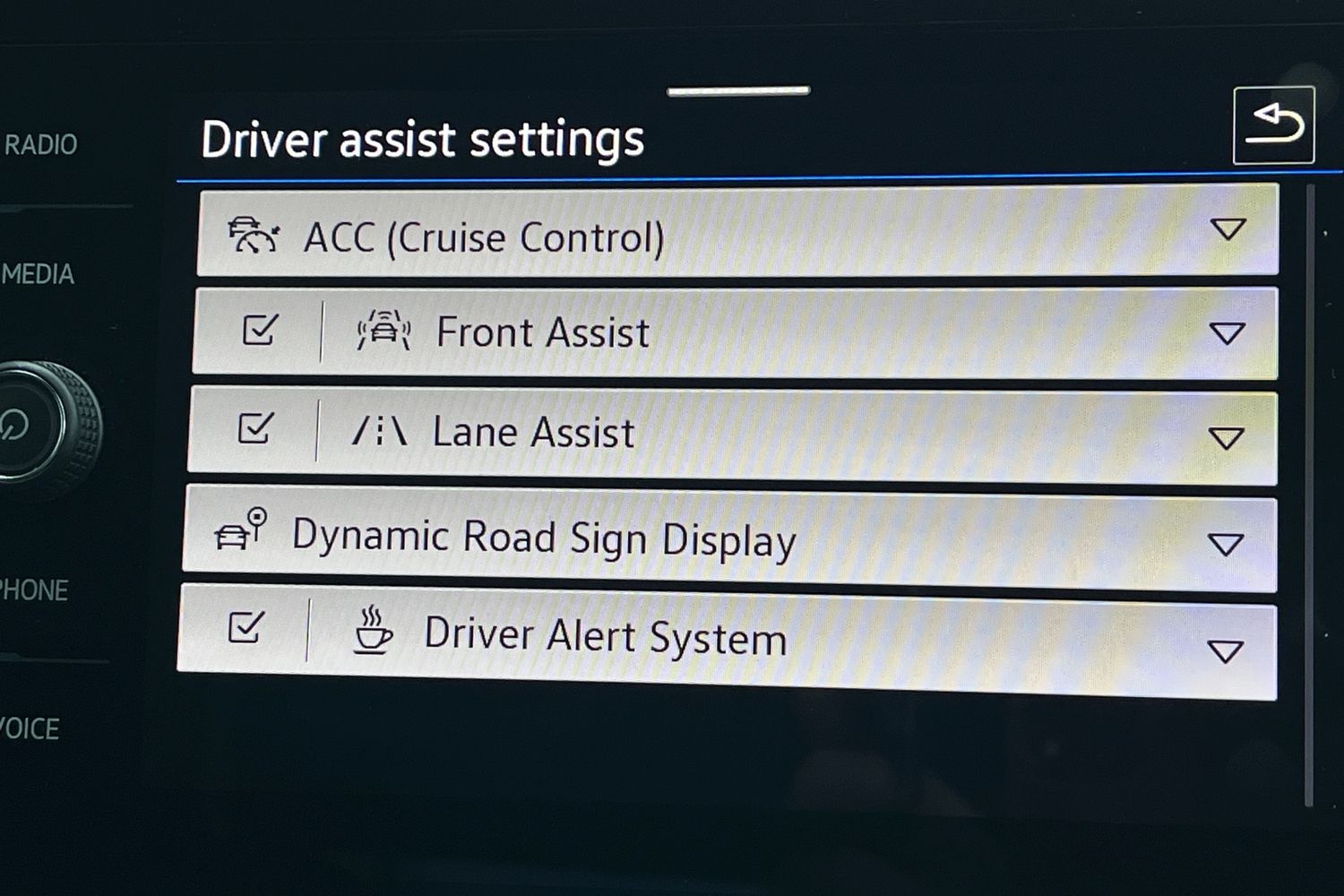Select the Front Assist label
This screenshot has width=1344, height=896.
(542, 333)
